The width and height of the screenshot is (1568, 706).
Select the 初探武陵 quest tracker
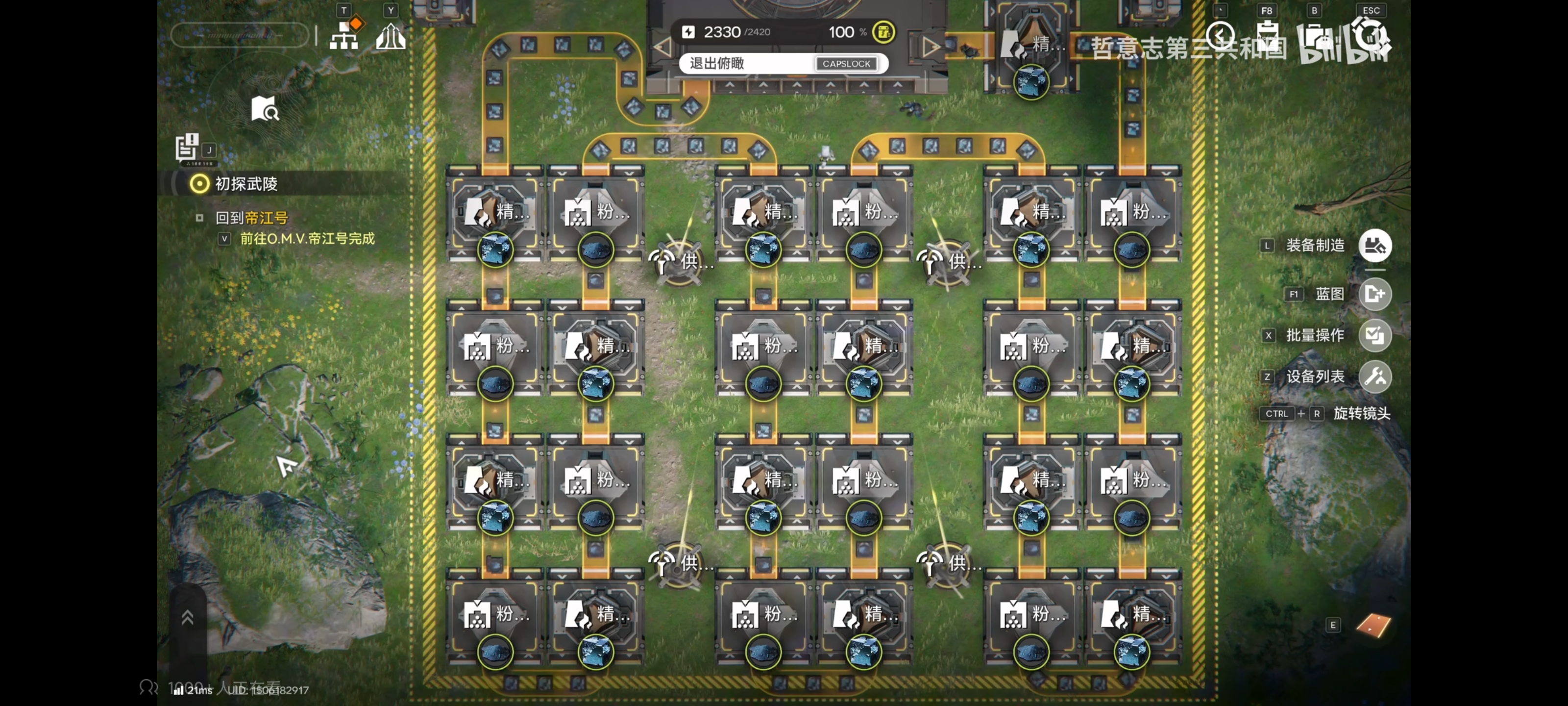246,183
